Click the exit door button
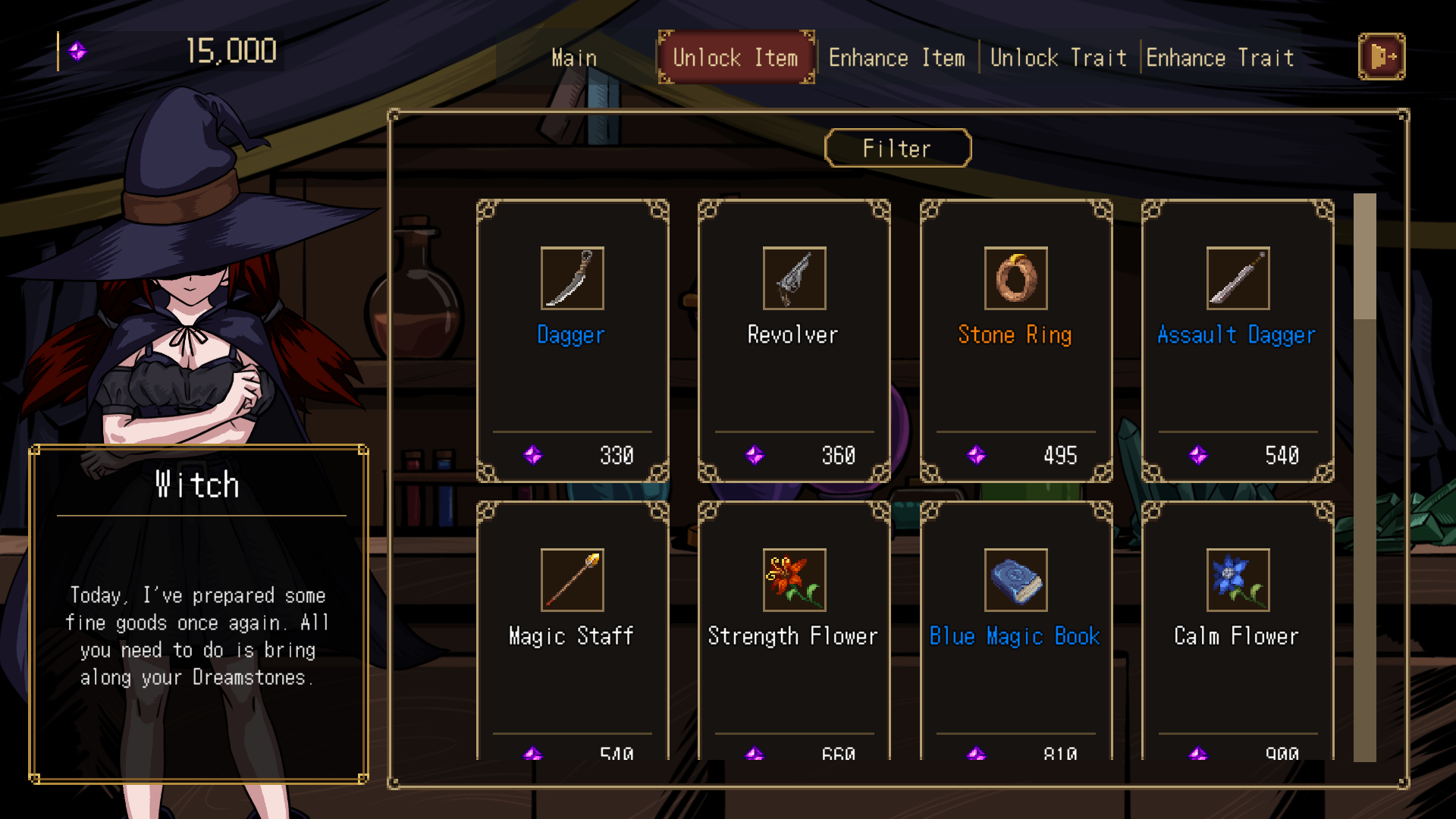 [x=1381, y=56]
